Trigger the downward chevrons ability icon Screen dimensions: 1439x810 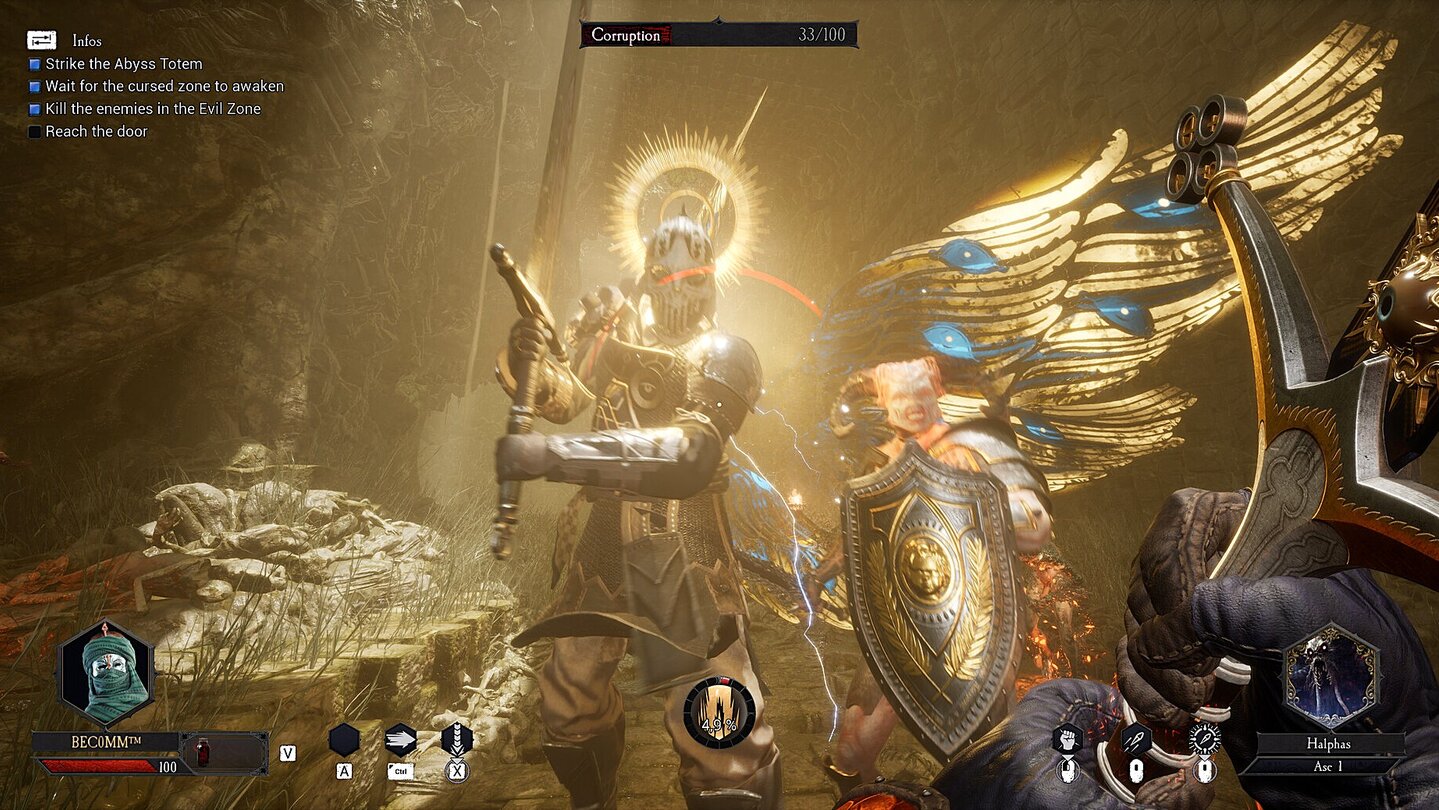click(x=456, y=740)
